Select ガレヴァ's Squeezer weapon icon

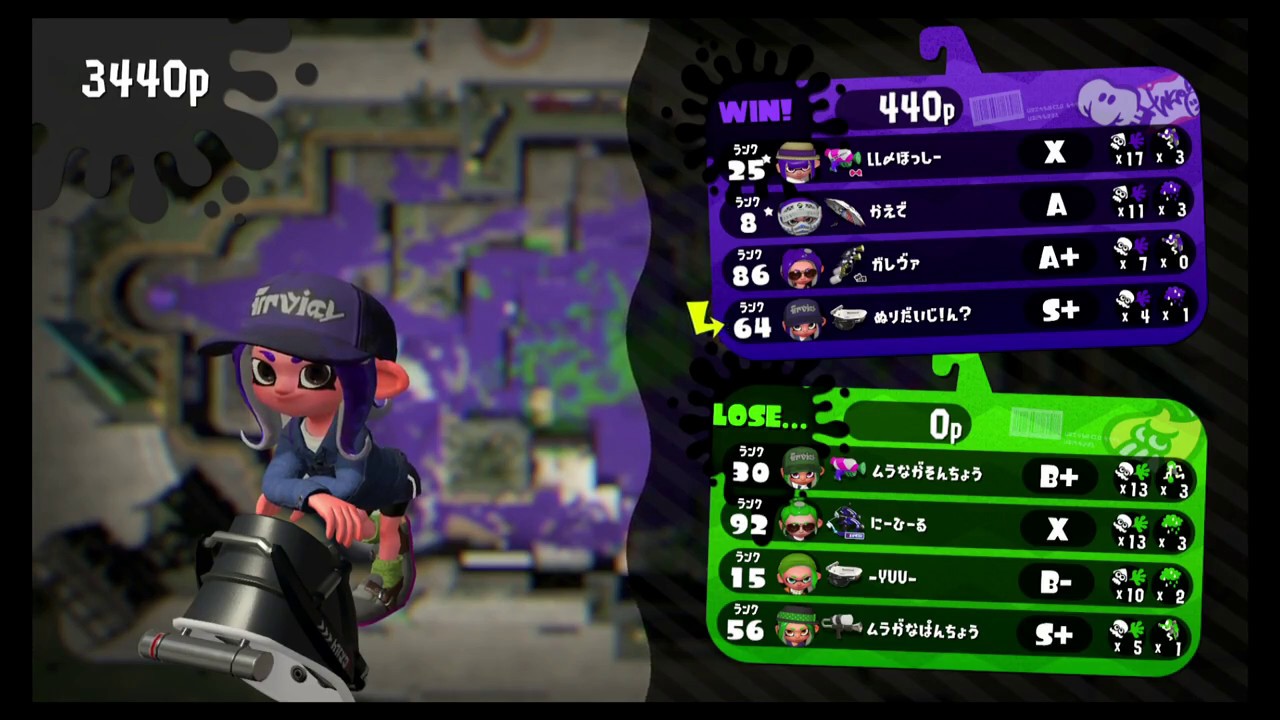point(850,262)
